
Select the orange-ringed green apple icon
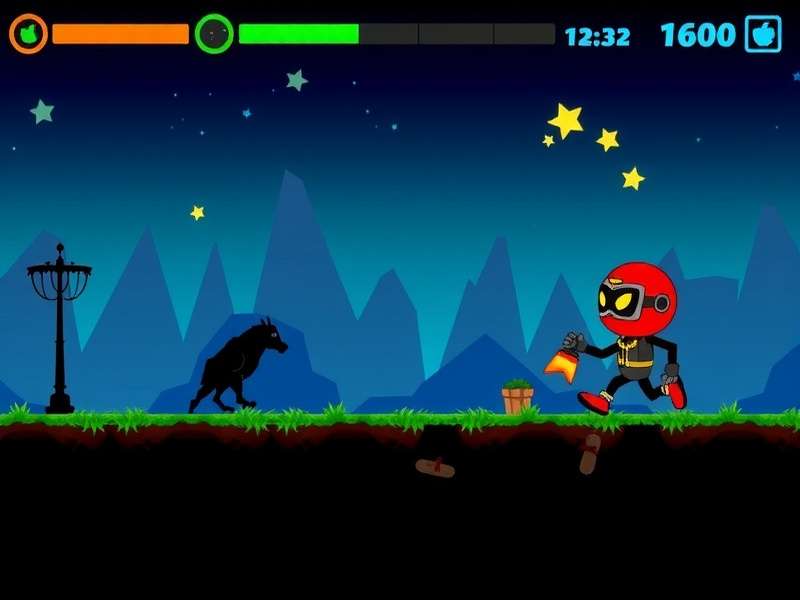pos(28,34)
